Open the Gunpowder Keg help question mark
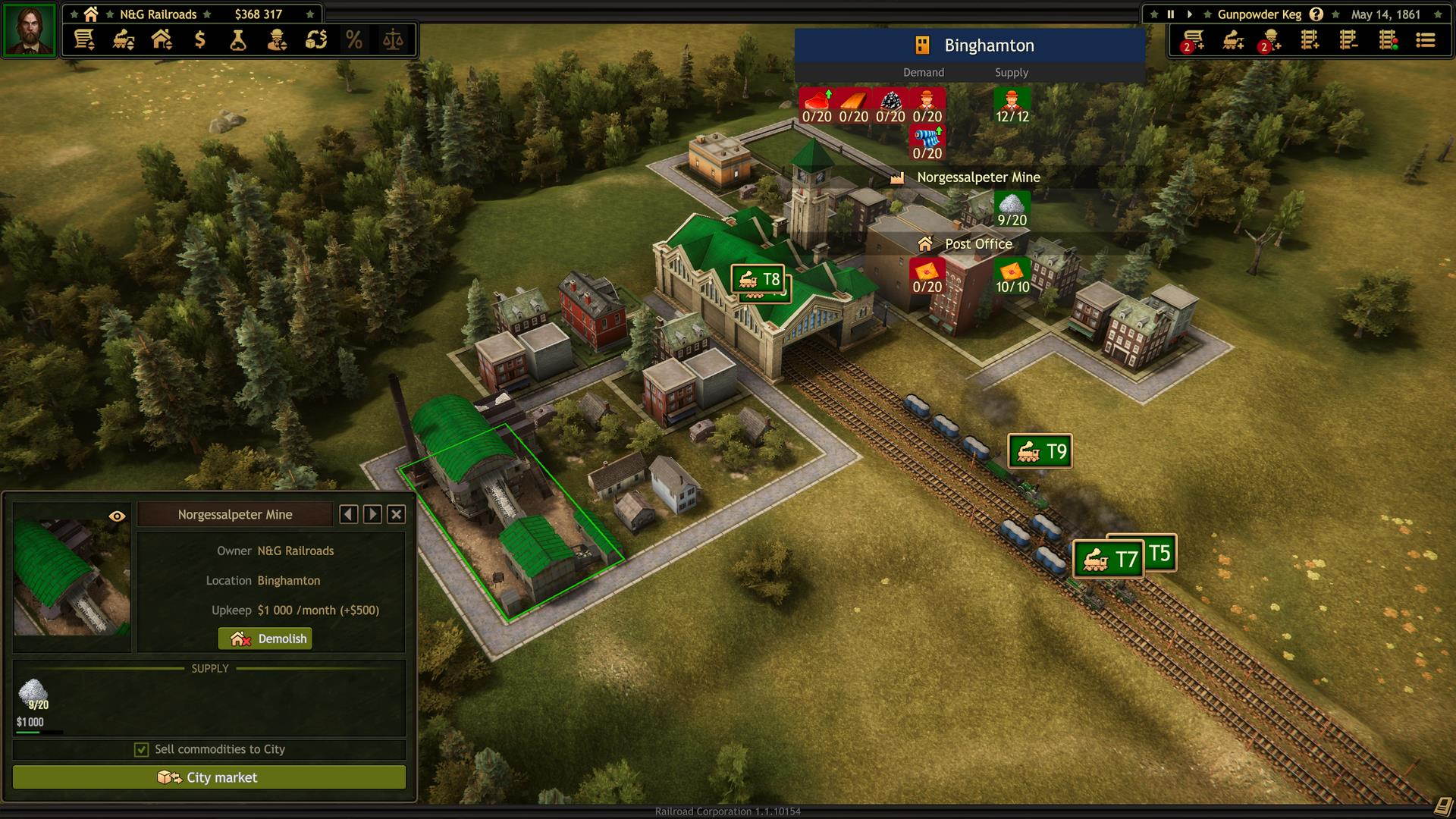This screenshot has height=819, width=1456. tap(1317, 14)
